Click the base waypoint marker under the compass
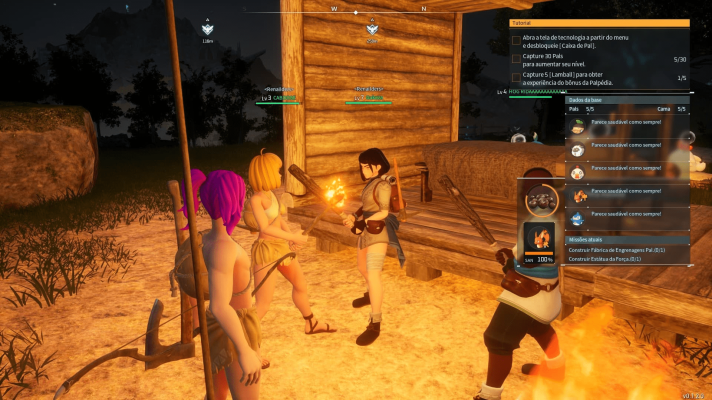The image size is (712, 400). tap(371, 30)
